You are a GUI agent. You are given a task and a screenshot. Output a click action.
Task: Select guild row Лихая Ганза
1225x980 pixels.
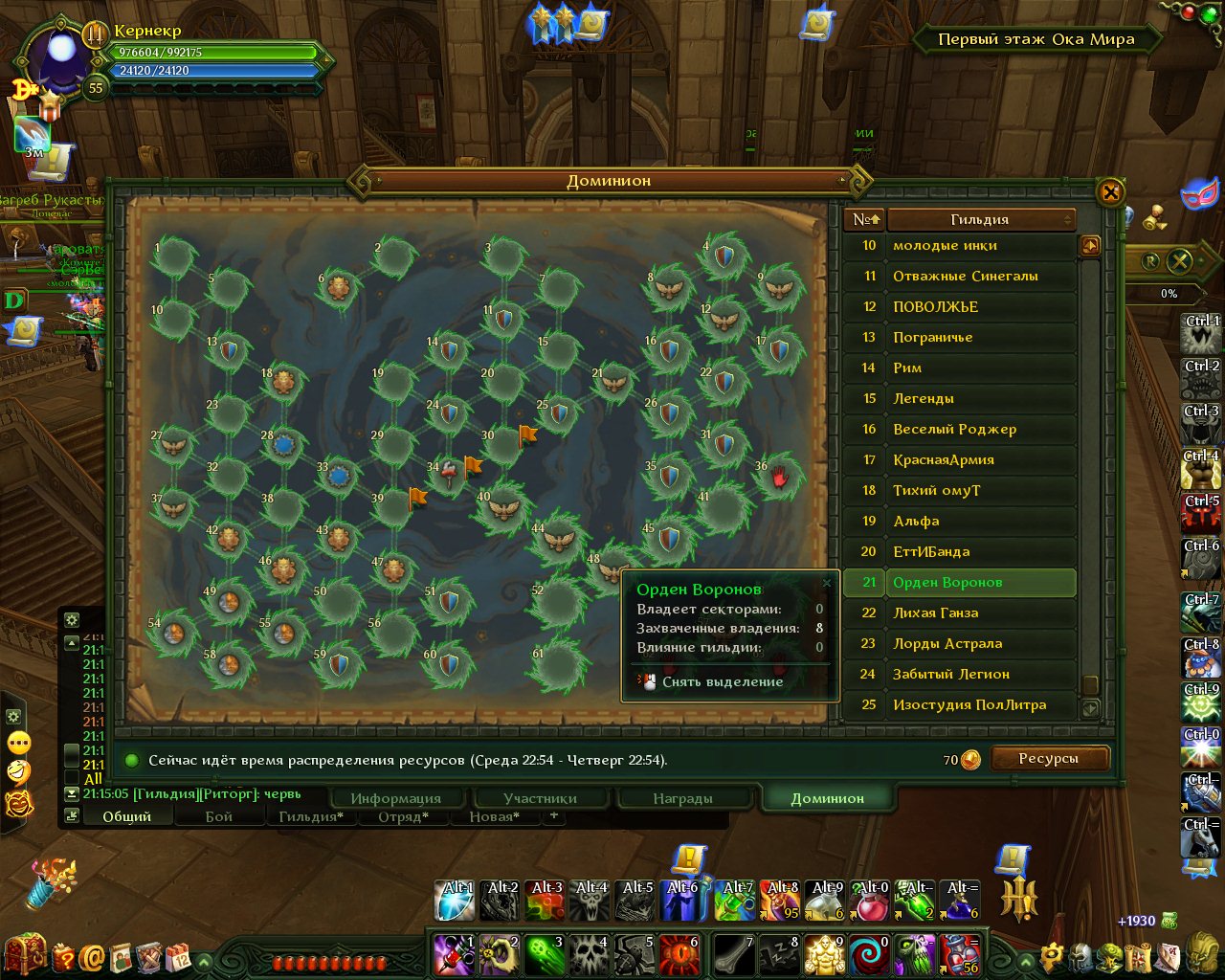pos(959,612)
